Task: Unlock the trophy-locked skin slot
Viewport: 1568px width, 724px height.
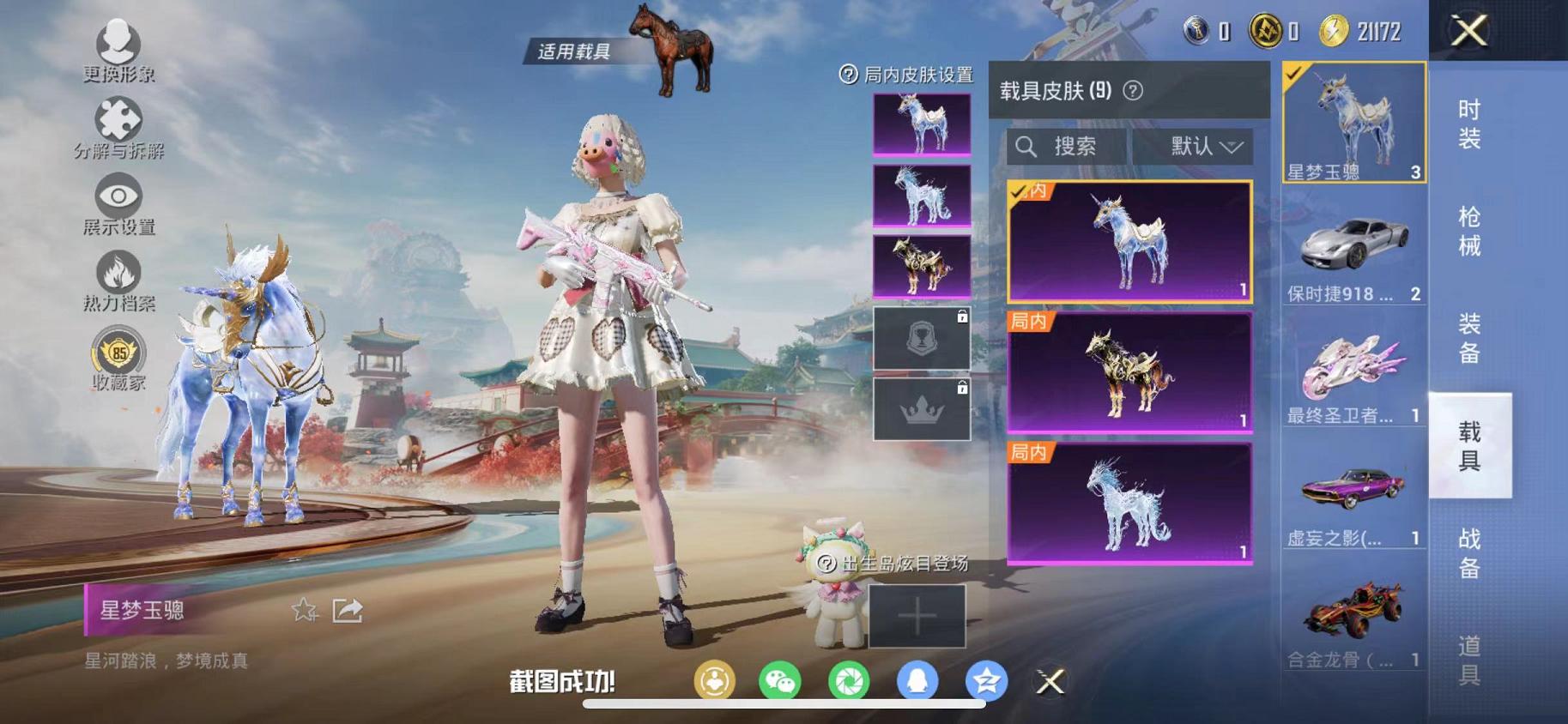Action: click(x=920, y=335)
